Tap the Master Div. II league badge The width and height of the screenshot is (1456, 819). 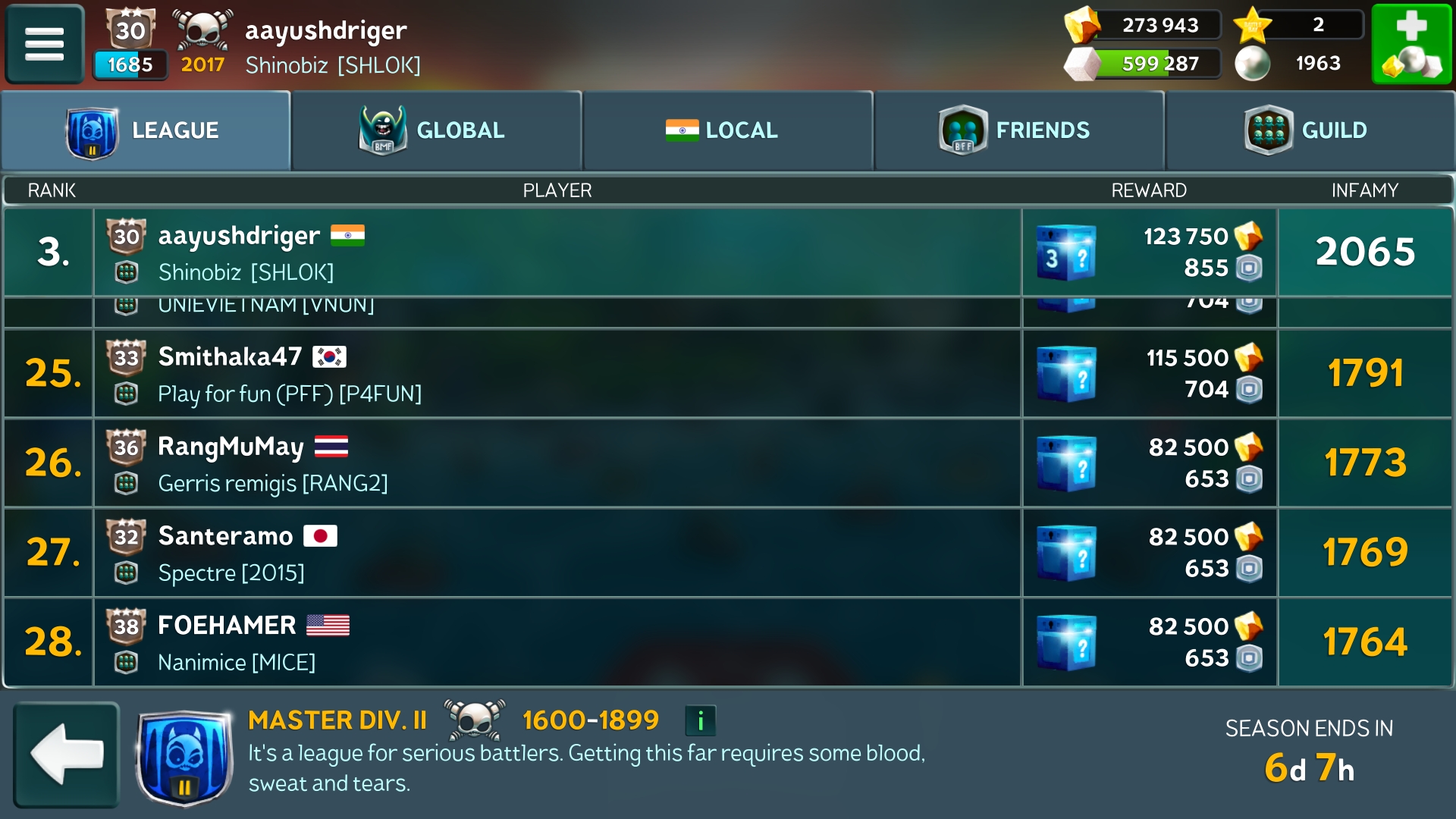pos(184,758)
